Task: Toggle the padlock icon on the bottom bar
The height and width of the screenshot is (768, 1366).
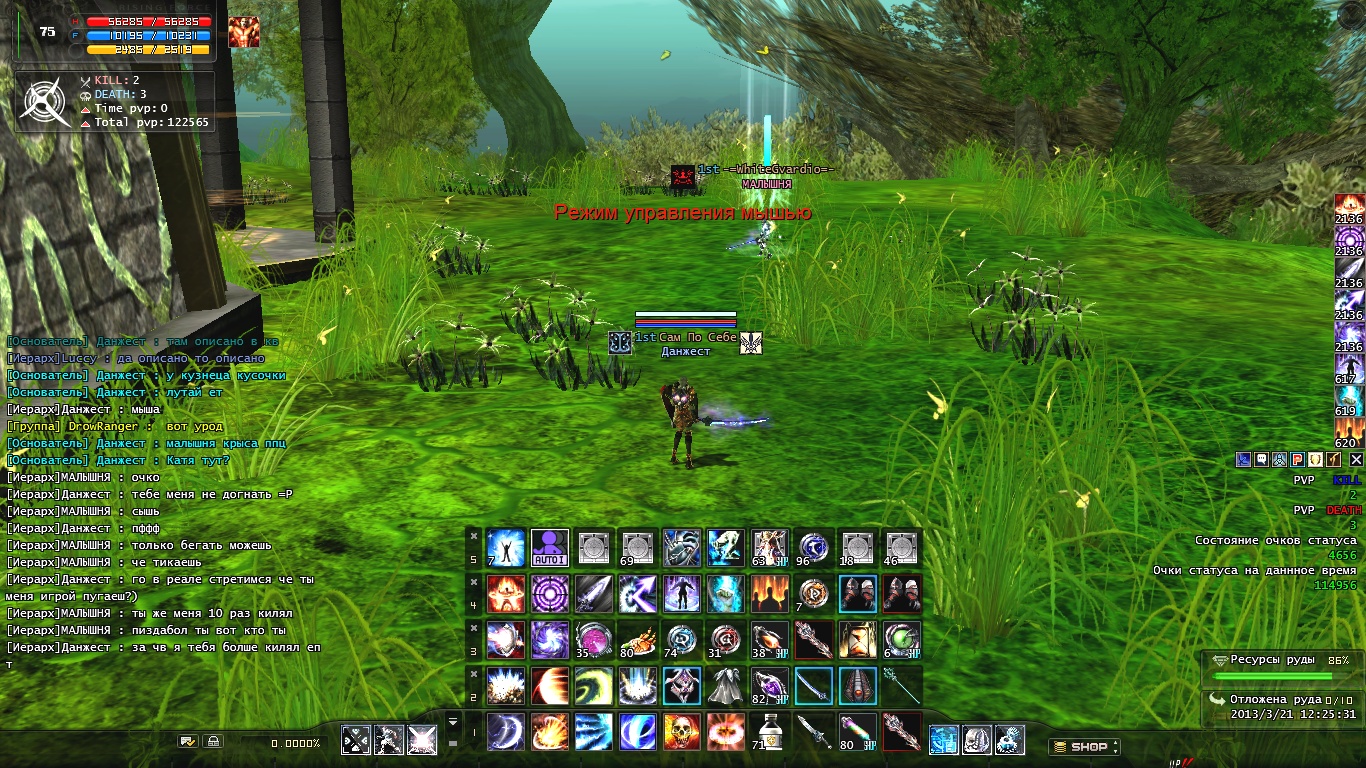Action: pyautogui.click(x=211, y=741)
